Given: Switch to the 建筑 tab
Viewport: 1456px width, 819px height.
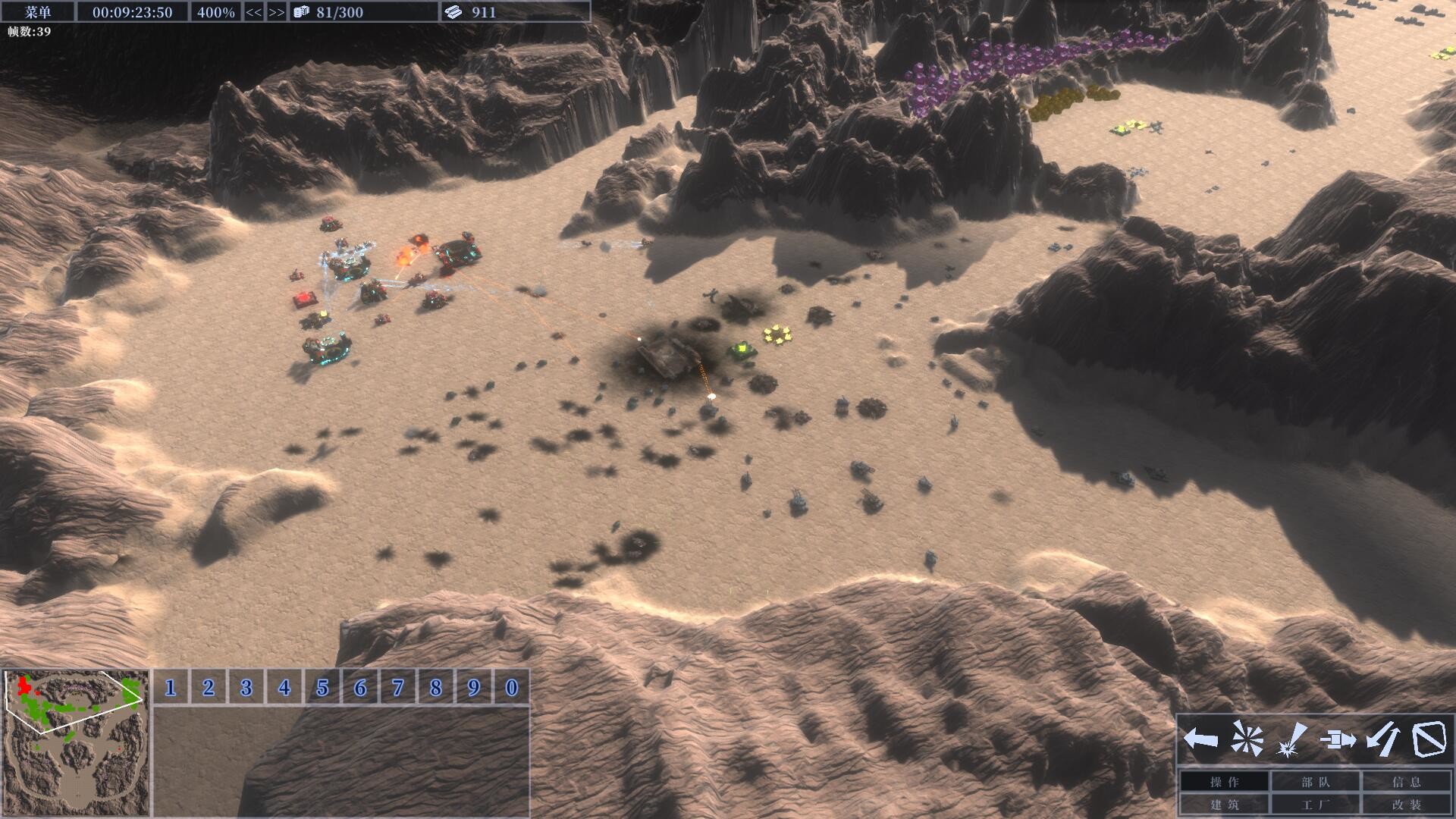Looking at the screenshot, I should [1225, 805].
